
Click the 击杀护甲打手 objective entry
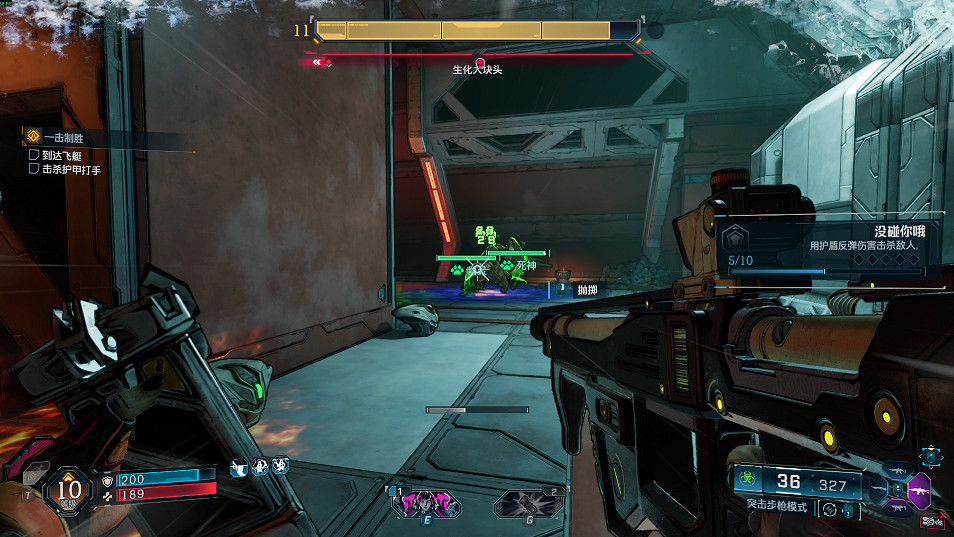click(x=70, y=169)
